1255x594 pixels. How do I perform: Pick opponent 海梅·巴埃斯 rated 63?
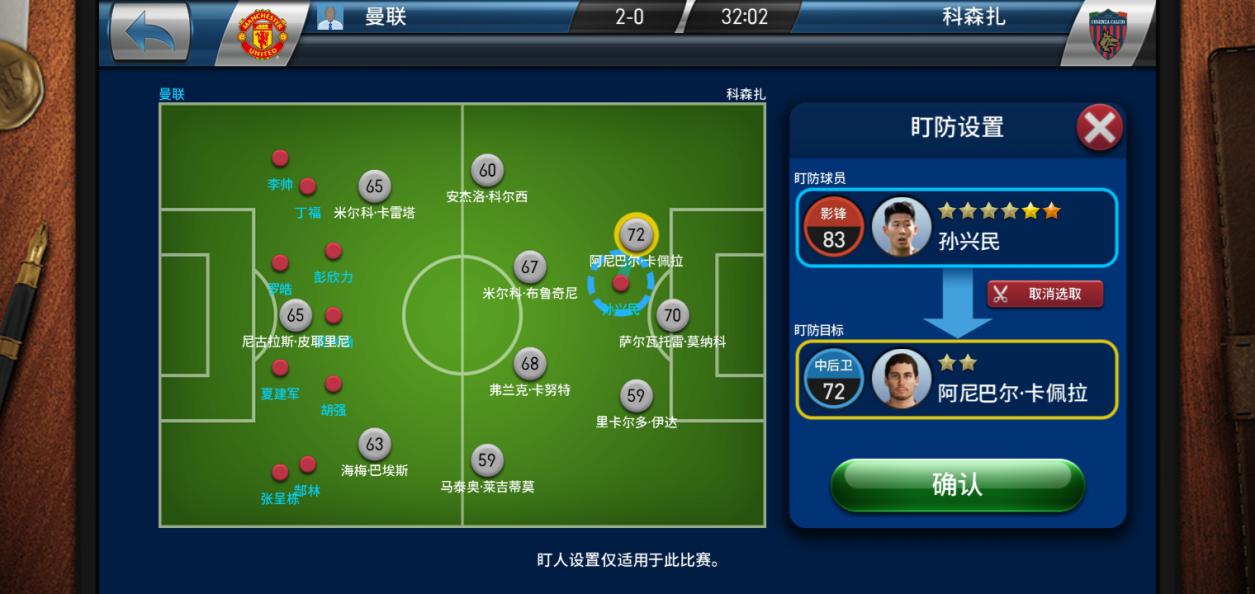pyautogui.click(x=374, y=445)
